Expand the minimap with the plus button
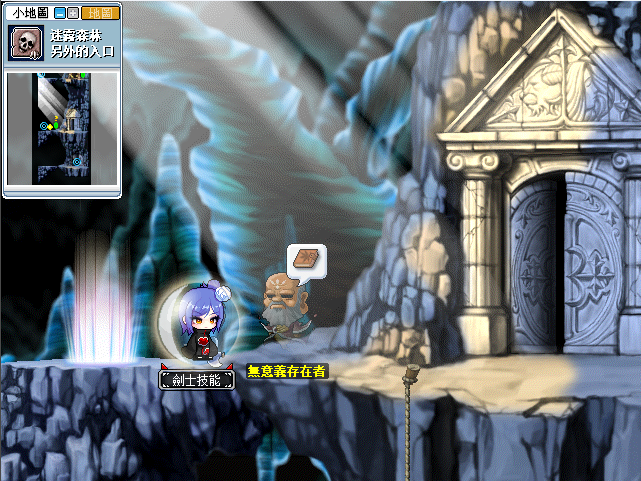641x481 pixels. coord(73,13)
